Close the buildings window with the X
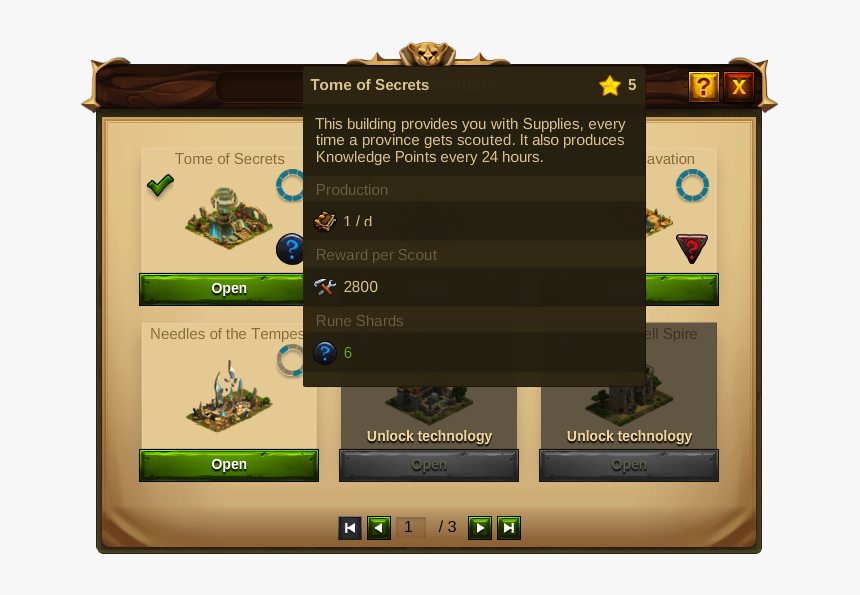Viewport: 860px width, 595px height. [739, 87]
